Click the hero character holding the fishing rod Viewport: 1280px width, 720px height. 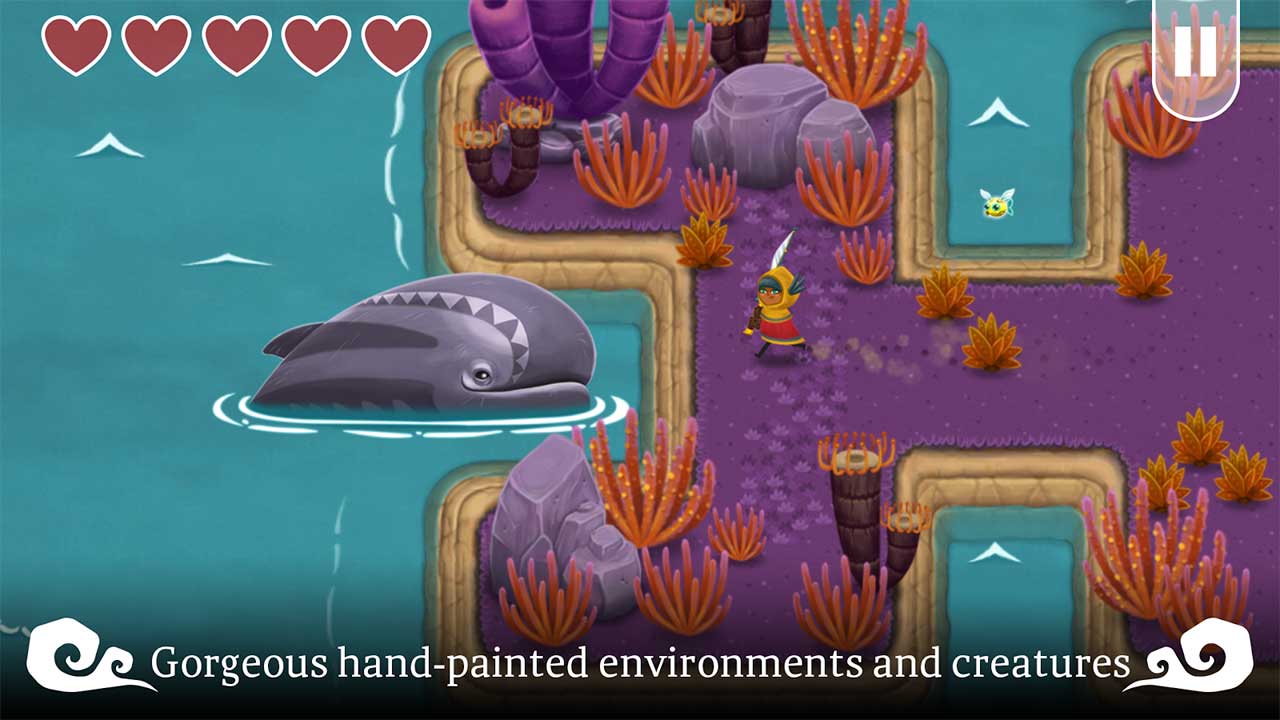[x=778, y=310]
